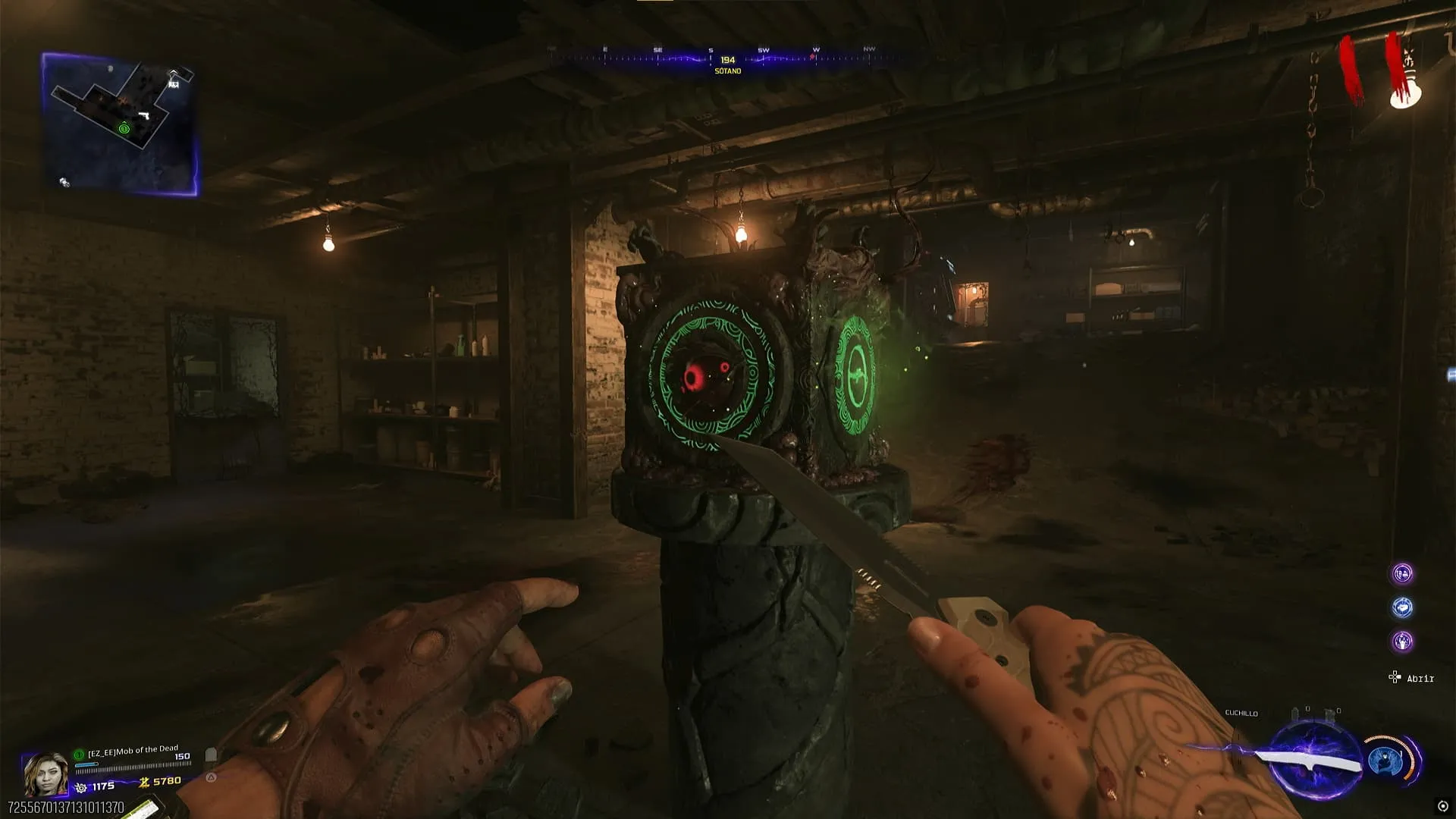The width and height of the screenshot is (1456, 819).
Task: Click the bottom purple perk icon
Action: click(1402, 642)
